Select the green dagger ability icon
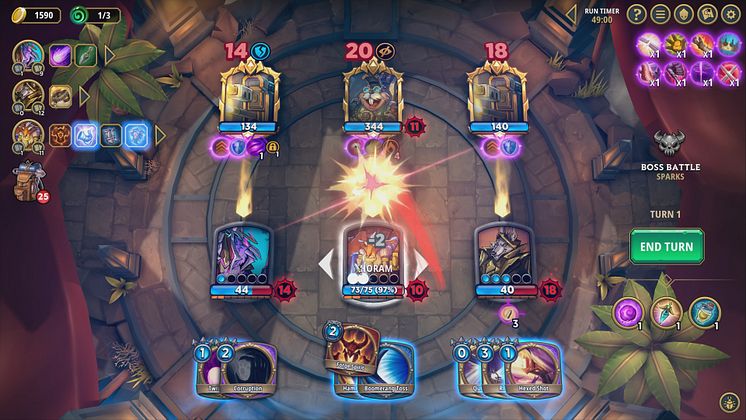746x420 pixels. point(86,56)
